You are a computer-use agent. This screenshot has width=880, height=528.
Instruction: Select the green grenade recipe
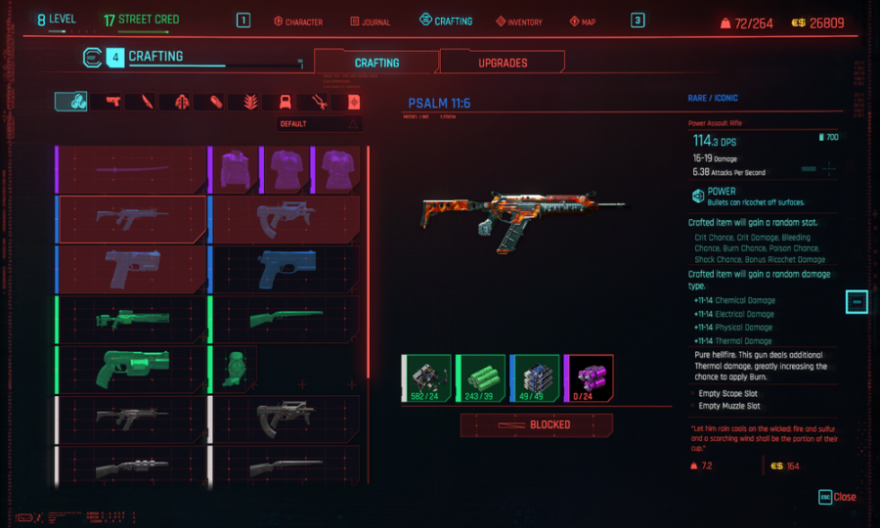pos(234,368)
